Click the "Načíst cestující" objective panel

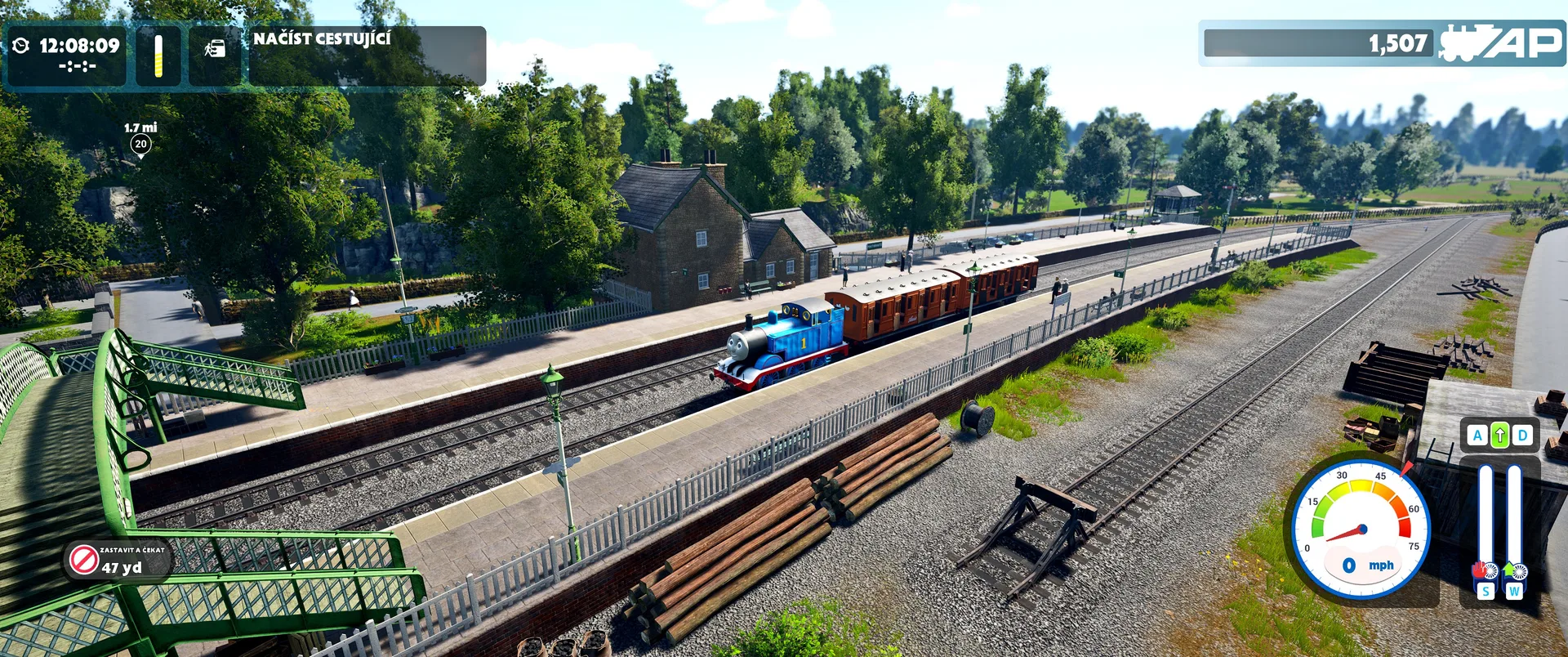click(x=367, y=56)
